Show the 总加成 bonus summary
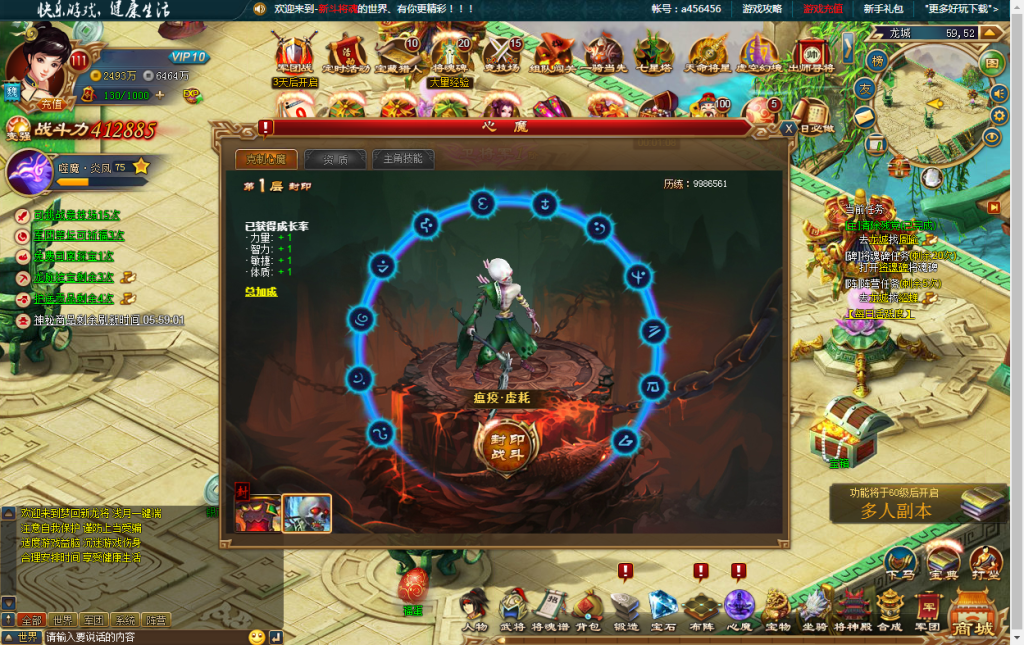Image resolution: width=1024 pixels, height=645 pixels. [x=260, y=291]
